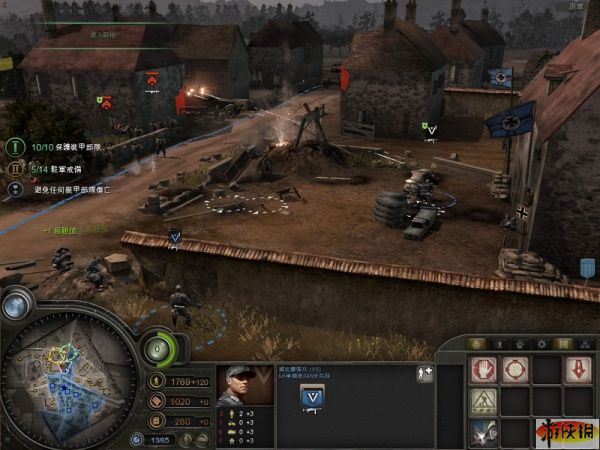Click the third objective's round icon
The image size is (600, 450).
click(16, 188)
